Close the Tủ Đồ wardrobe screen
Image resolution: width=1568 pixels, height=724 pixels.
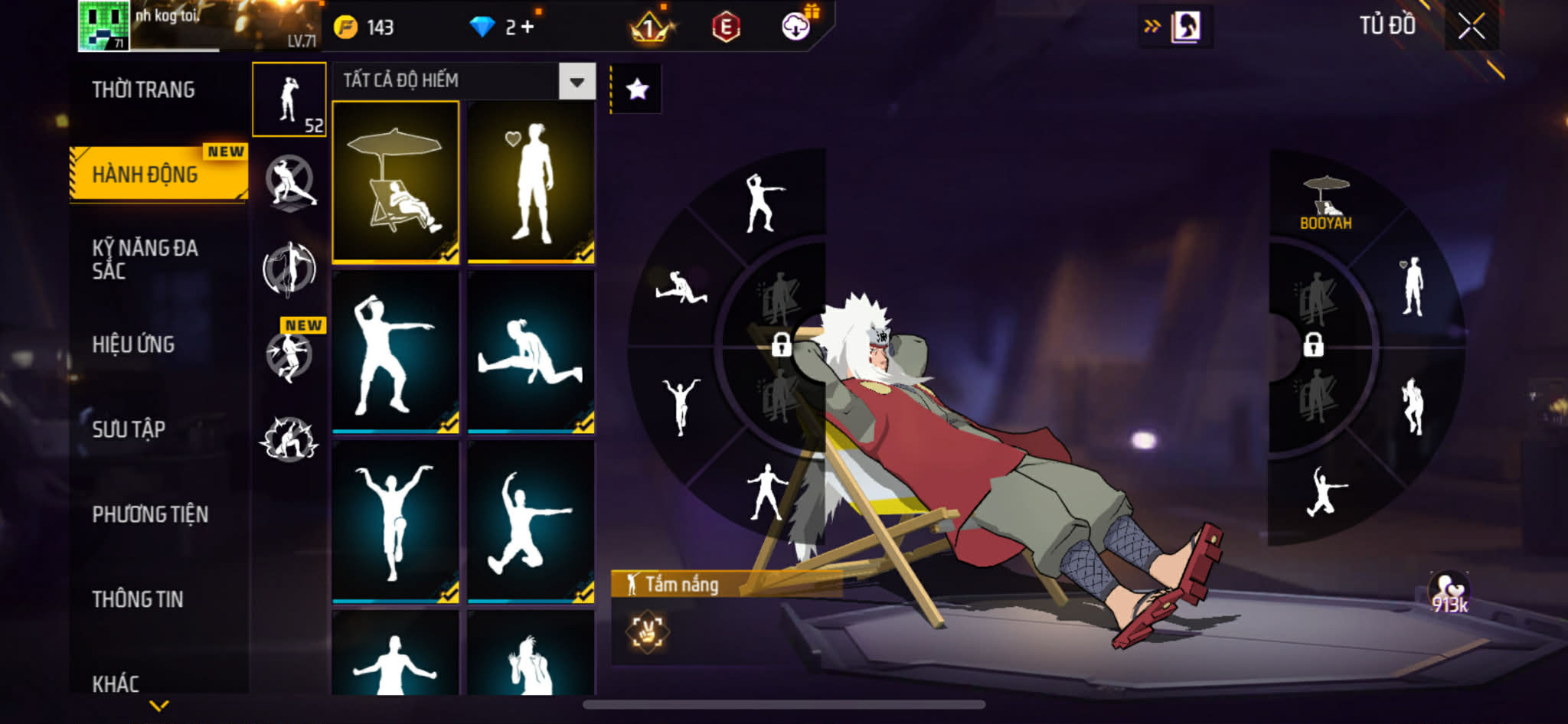[1471, 27]
